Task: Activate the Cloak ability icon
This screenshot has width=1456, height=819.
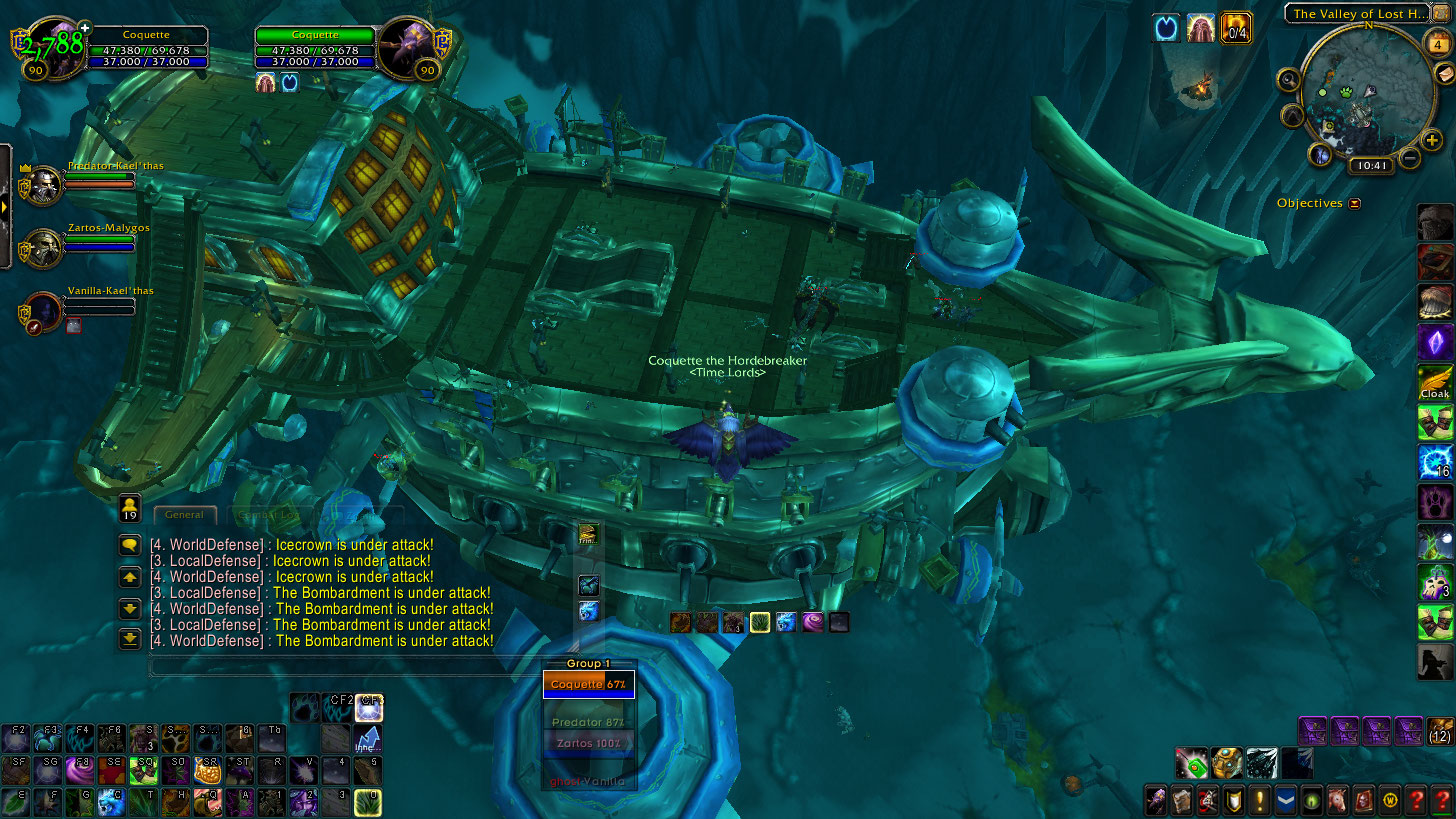Action: pyautogui.click(x=1434, y=382)
